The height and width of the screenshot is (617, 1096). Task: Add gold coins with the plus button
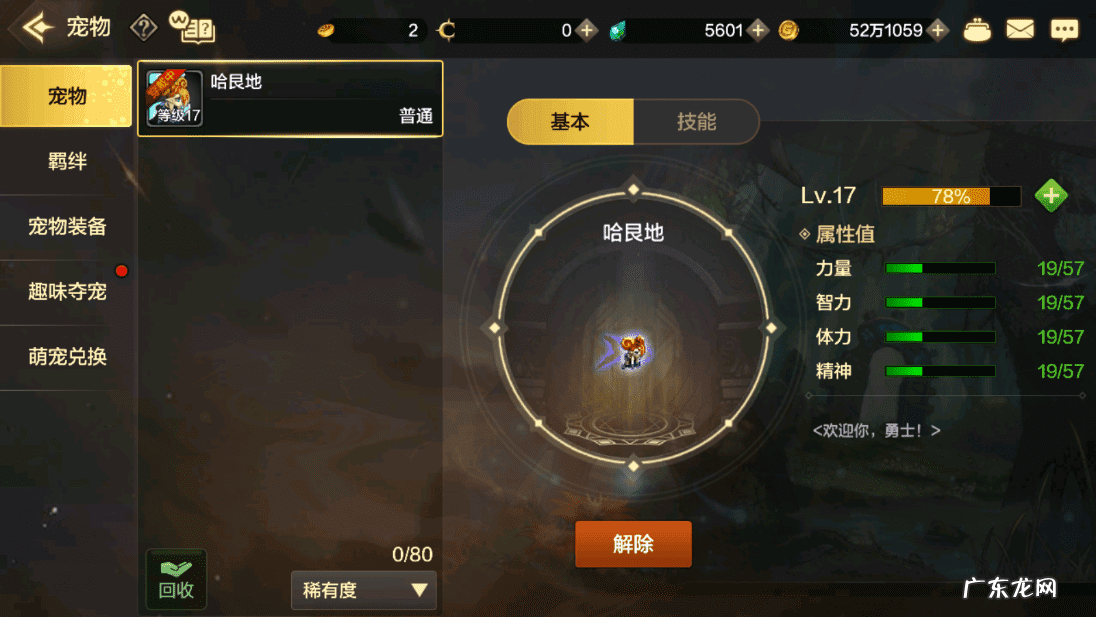[937, 30]
